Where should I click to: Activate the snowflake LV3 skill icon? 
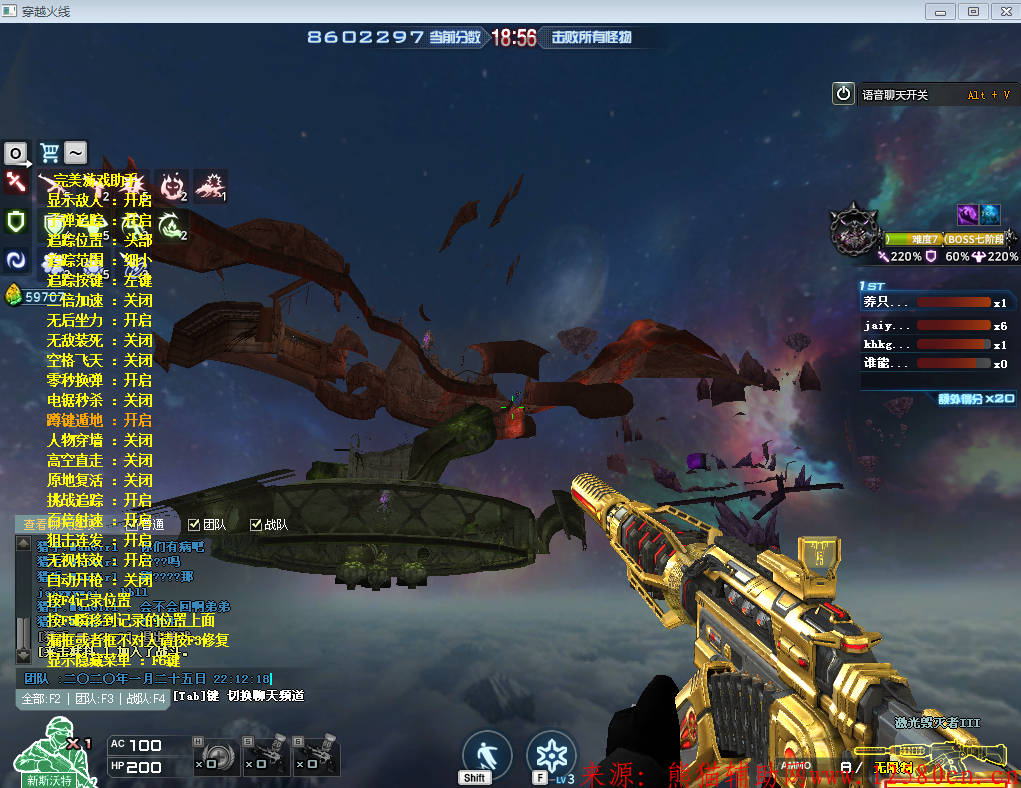tap(551, 755)
